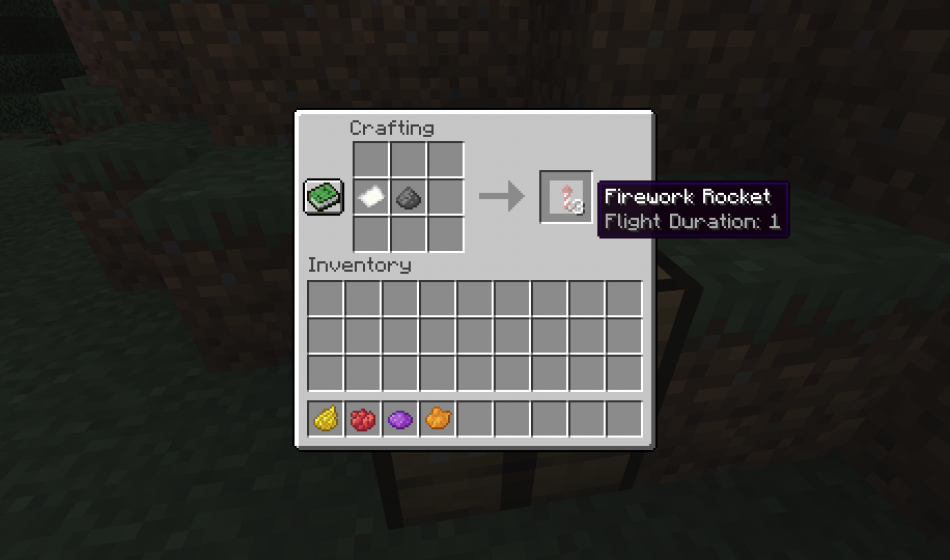Select the yellow dye hotbar slot
The width and height of the screenshot is (950, 560).
(x=325, y=419)
